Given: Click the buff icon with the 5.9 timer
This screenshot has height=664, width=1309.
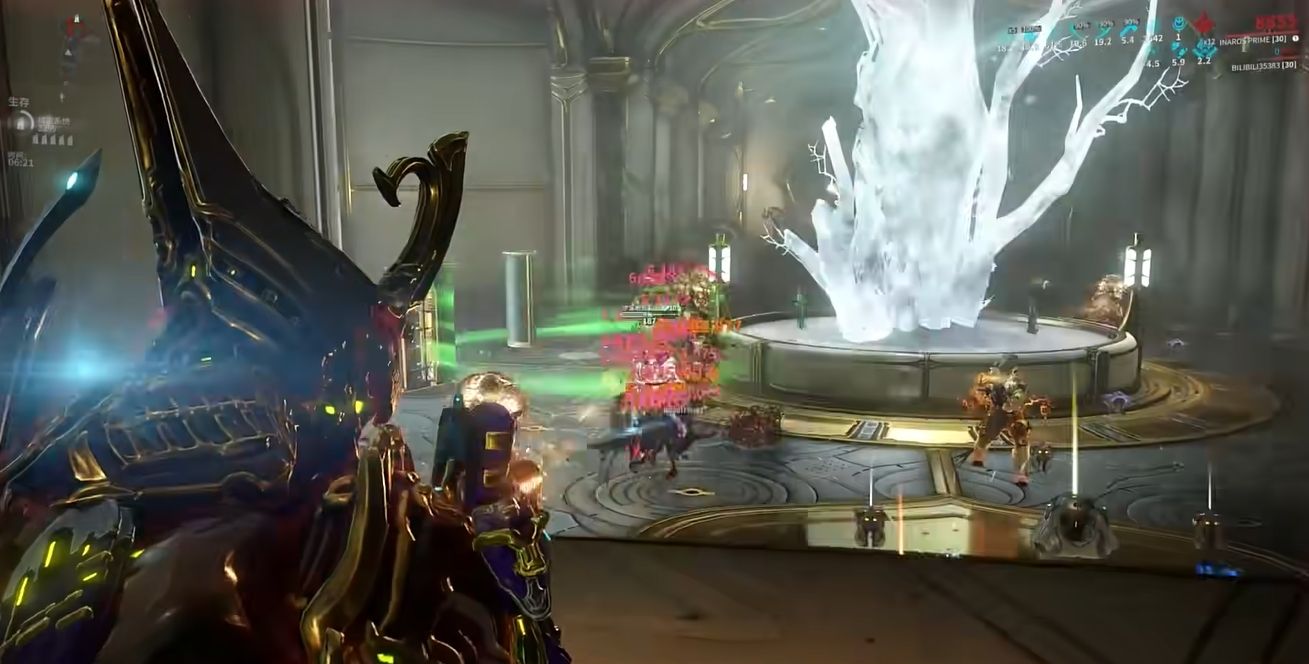Looking at the screenshot, I should pyautogui.click(x=1178, y=49).
